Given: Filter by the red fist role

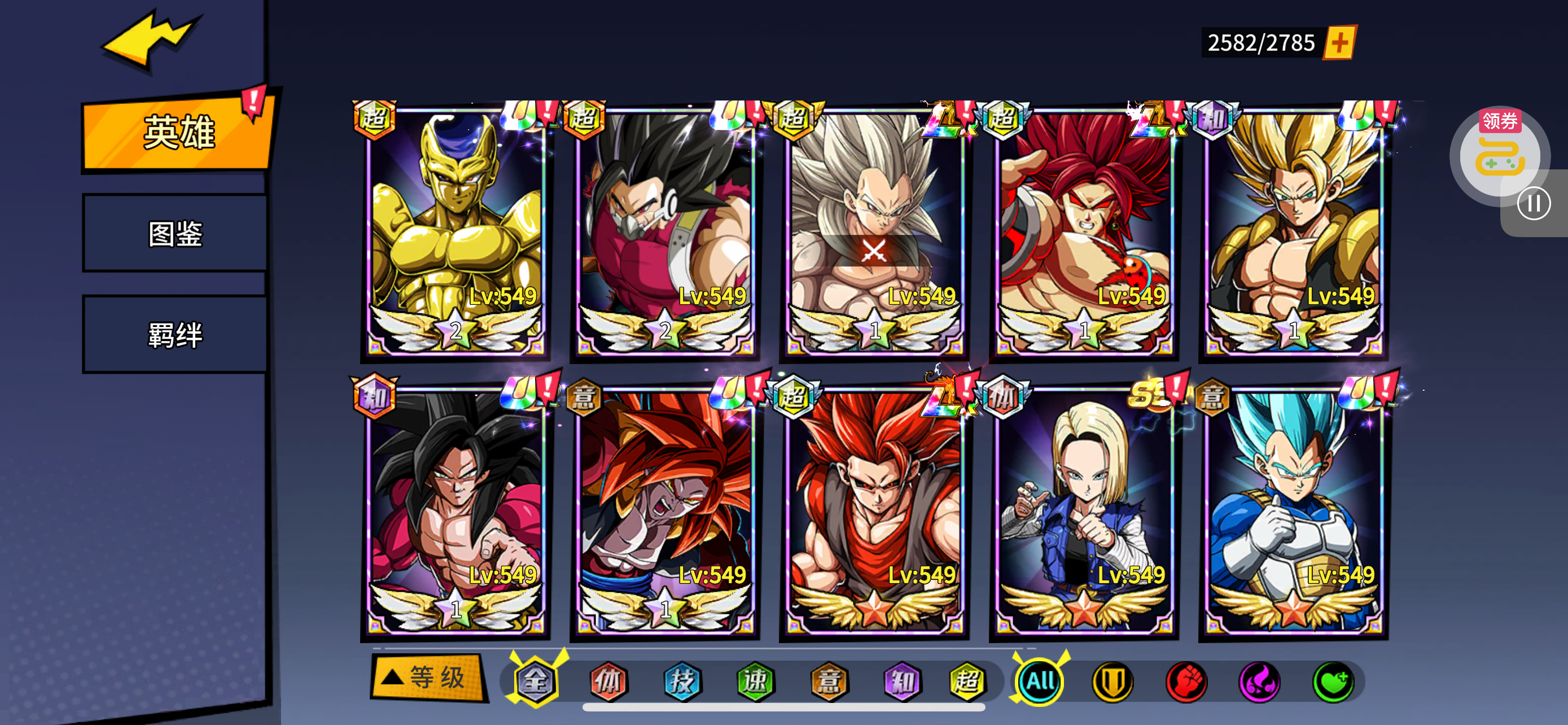Looking at the screenshot, I should [1186, 681].
